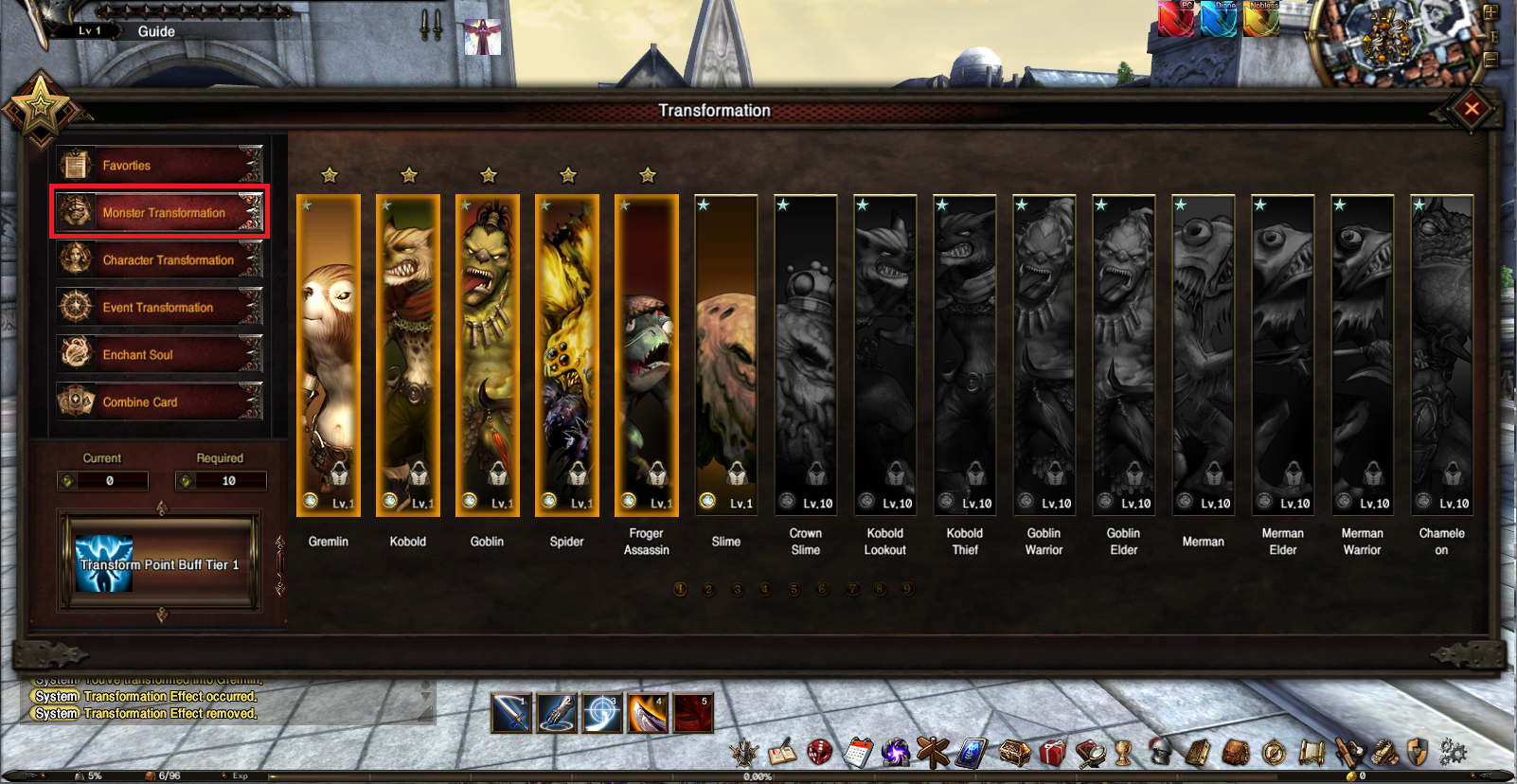Open the Favorties category
The width and height of the screenshot is (1517, 784).
(159, 166)
